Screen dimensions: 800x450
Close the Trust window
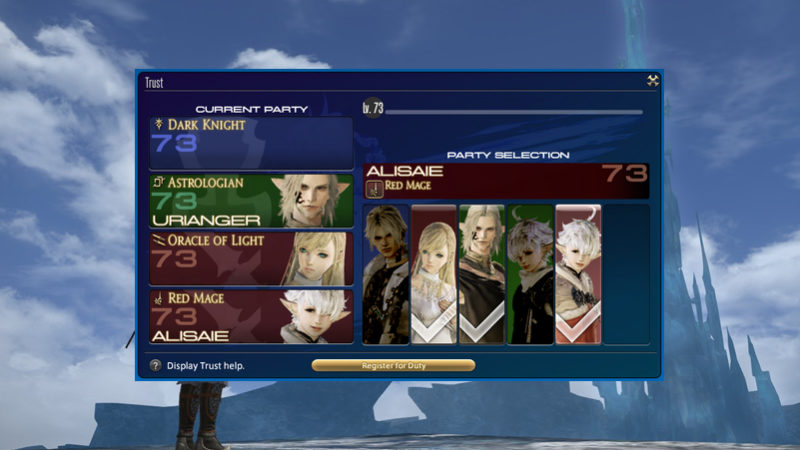click(x=652, y=82)
